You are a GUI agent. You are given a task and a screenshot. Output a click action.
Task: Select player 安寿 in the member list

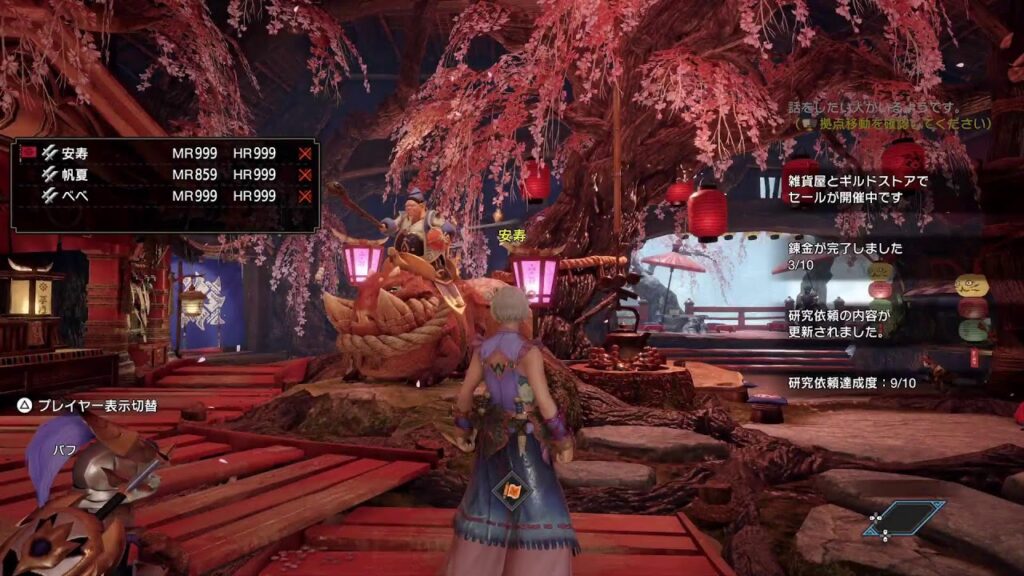75,153
